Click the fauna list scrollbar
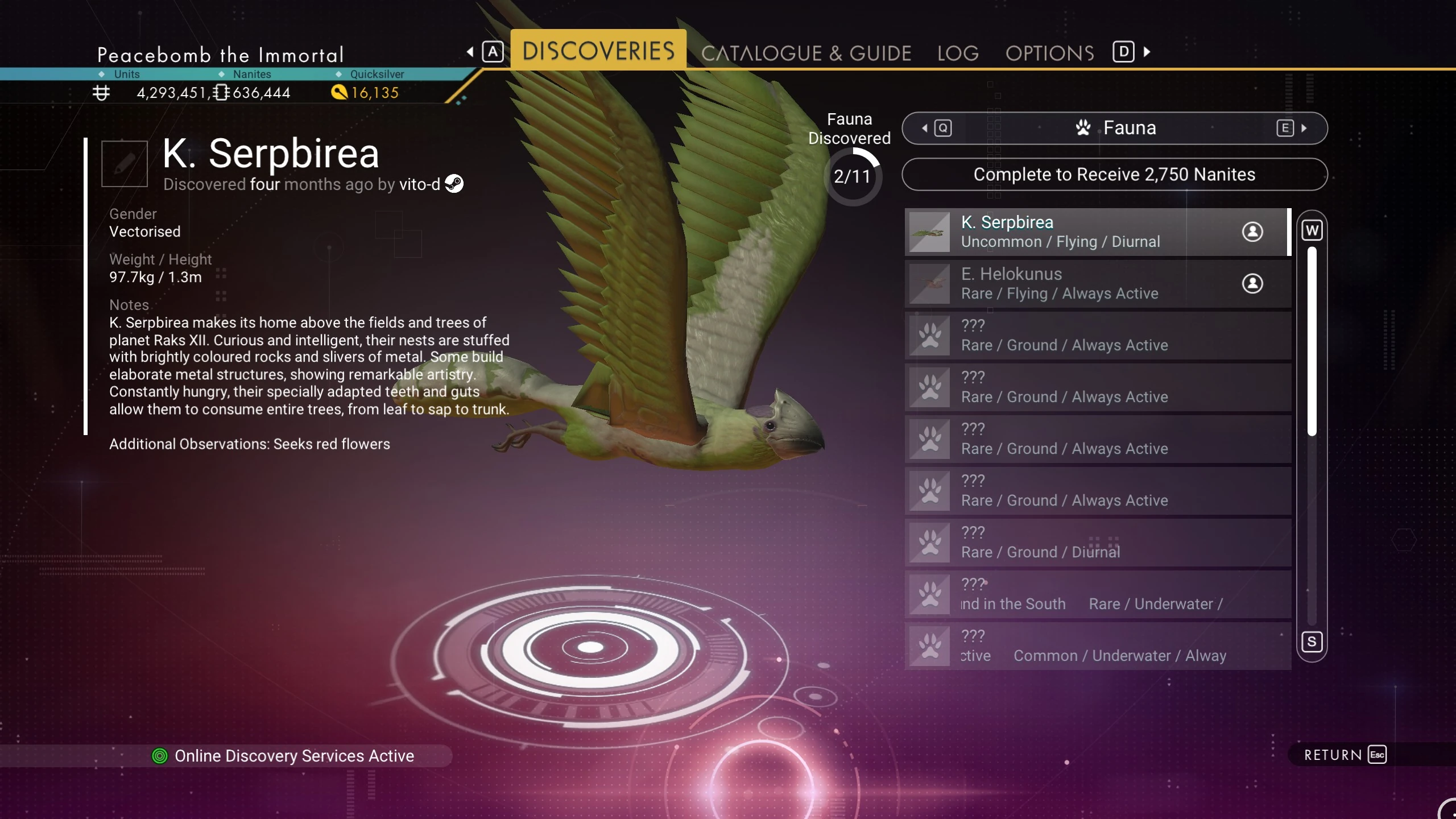The height and width of the screenshot is (819, 1456). tap(1312, 341)
